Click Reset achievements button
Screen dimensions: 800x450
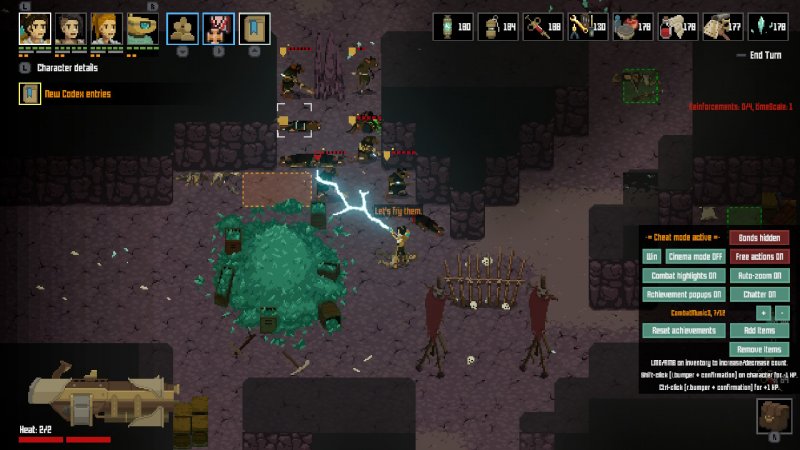click(x=683, y=331)
